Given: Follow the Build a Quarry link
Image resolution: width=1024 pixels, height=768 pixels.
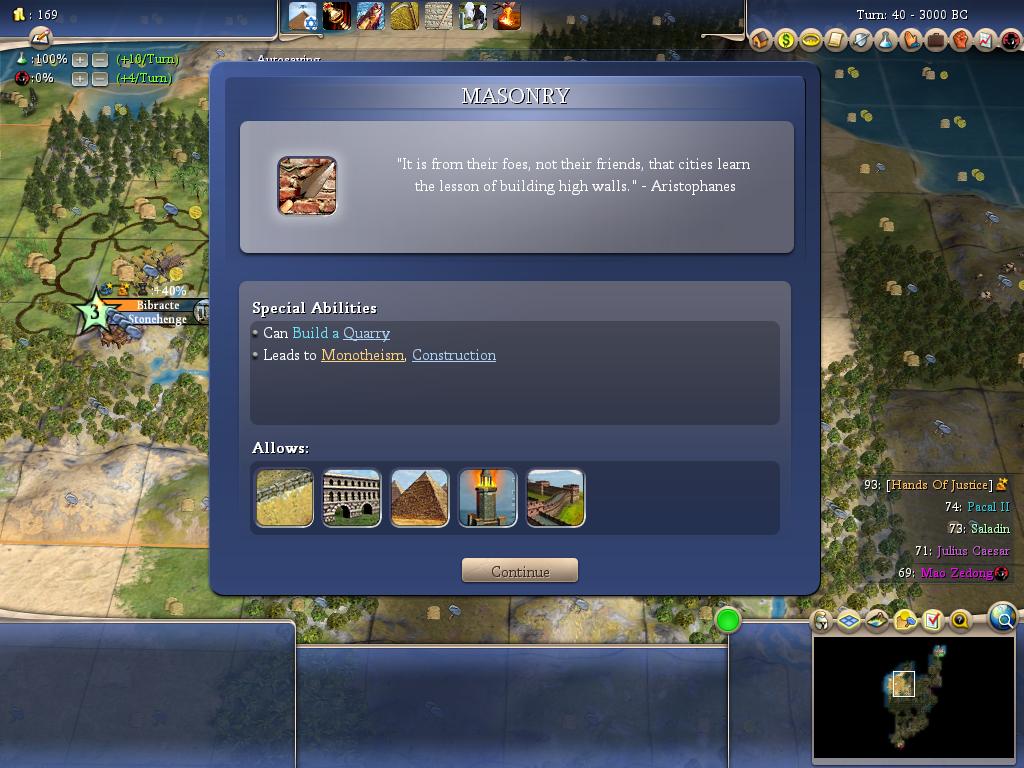Looking at the screenshot, I should click(341, 333).
